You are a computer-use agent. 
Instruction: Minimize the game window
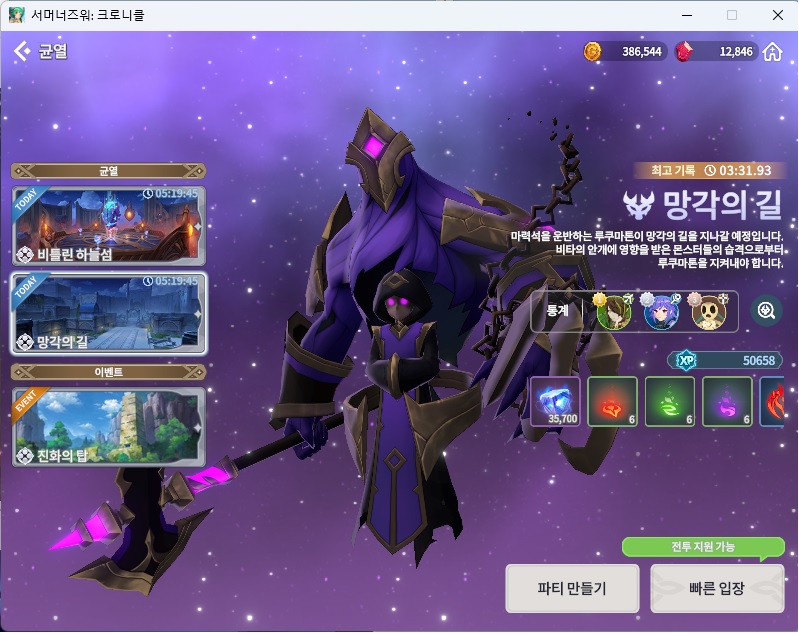click(x=686, y=15)
